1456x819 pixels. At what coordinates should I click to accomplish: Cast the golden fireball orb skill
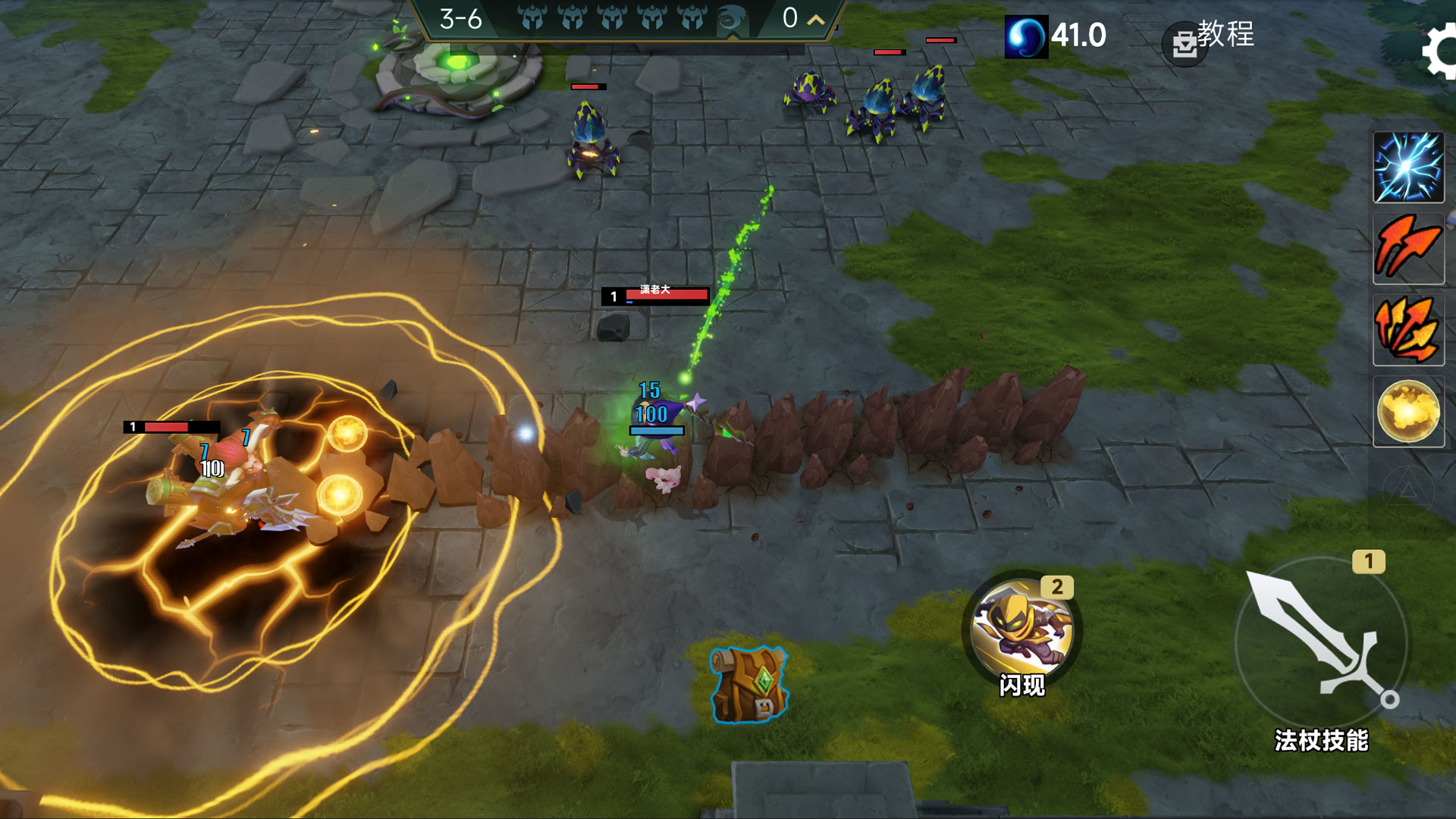[1408, 412]
